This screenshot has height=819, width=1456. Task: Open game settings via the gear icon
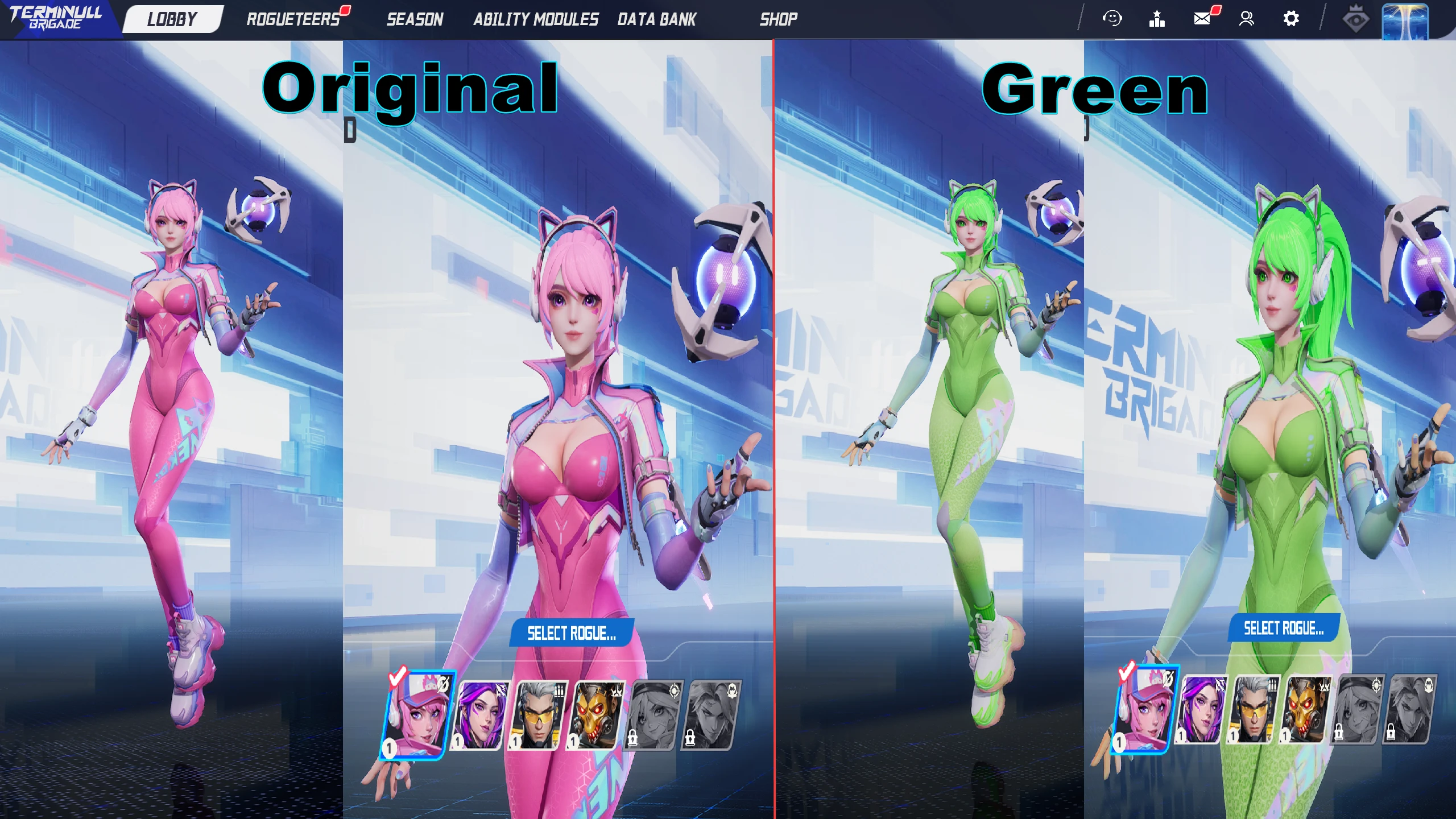pos(1291,19)
